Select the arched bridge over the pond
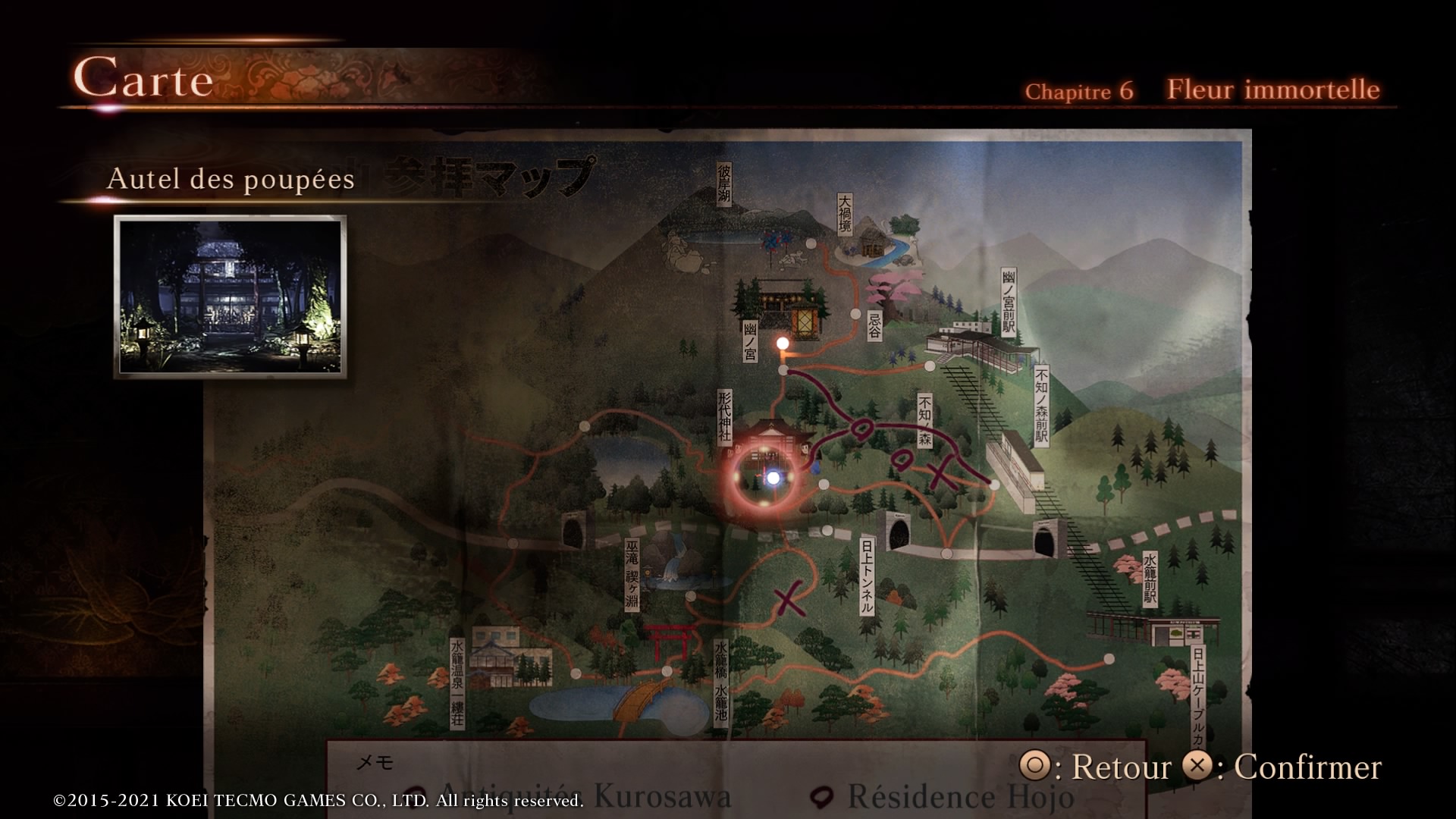Screen dimensions: 1456x819 click(639, 699)
